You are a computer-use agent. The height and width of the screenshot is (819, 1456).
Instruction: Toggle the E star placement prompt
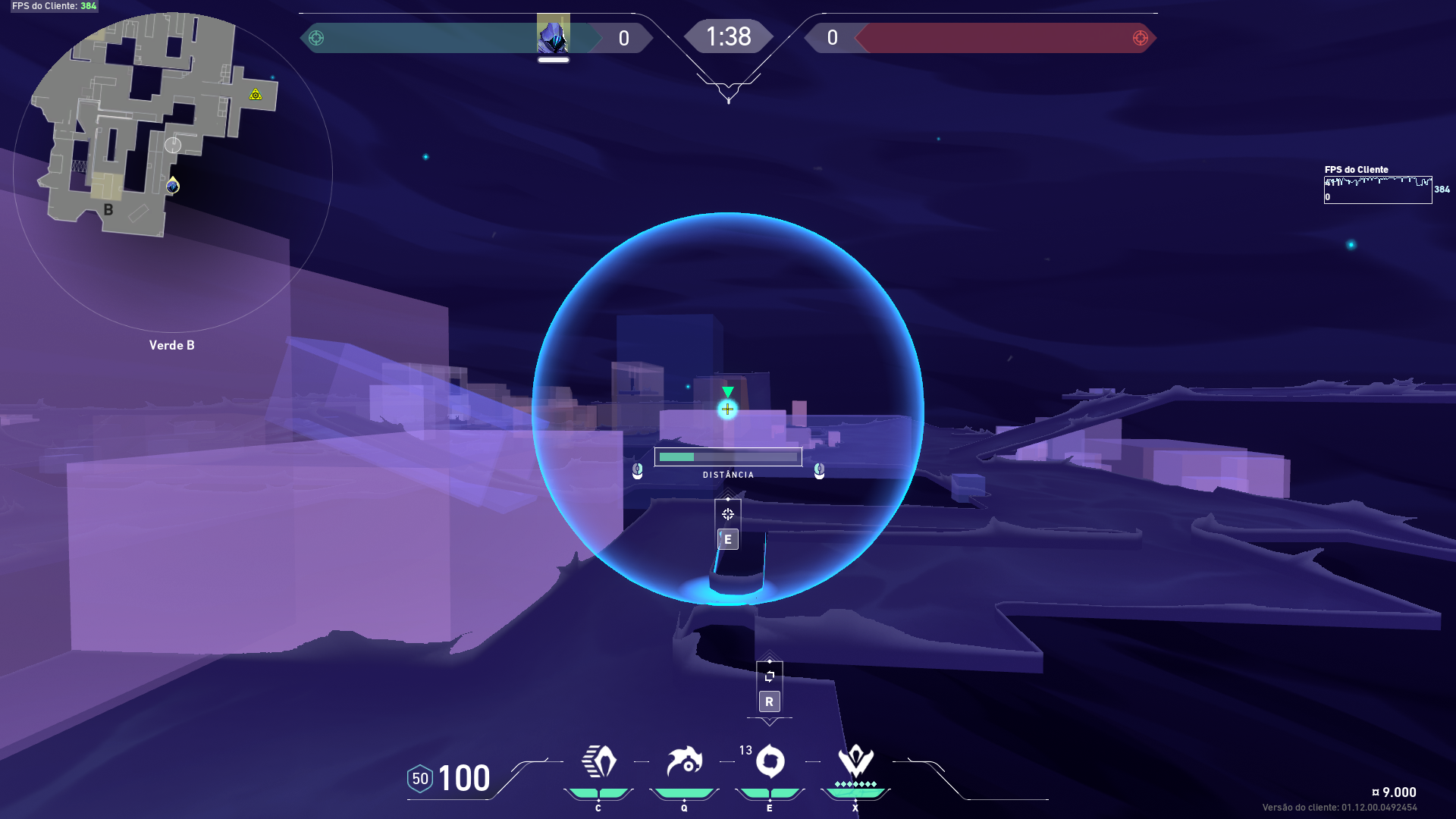click(x=727, y=539)
